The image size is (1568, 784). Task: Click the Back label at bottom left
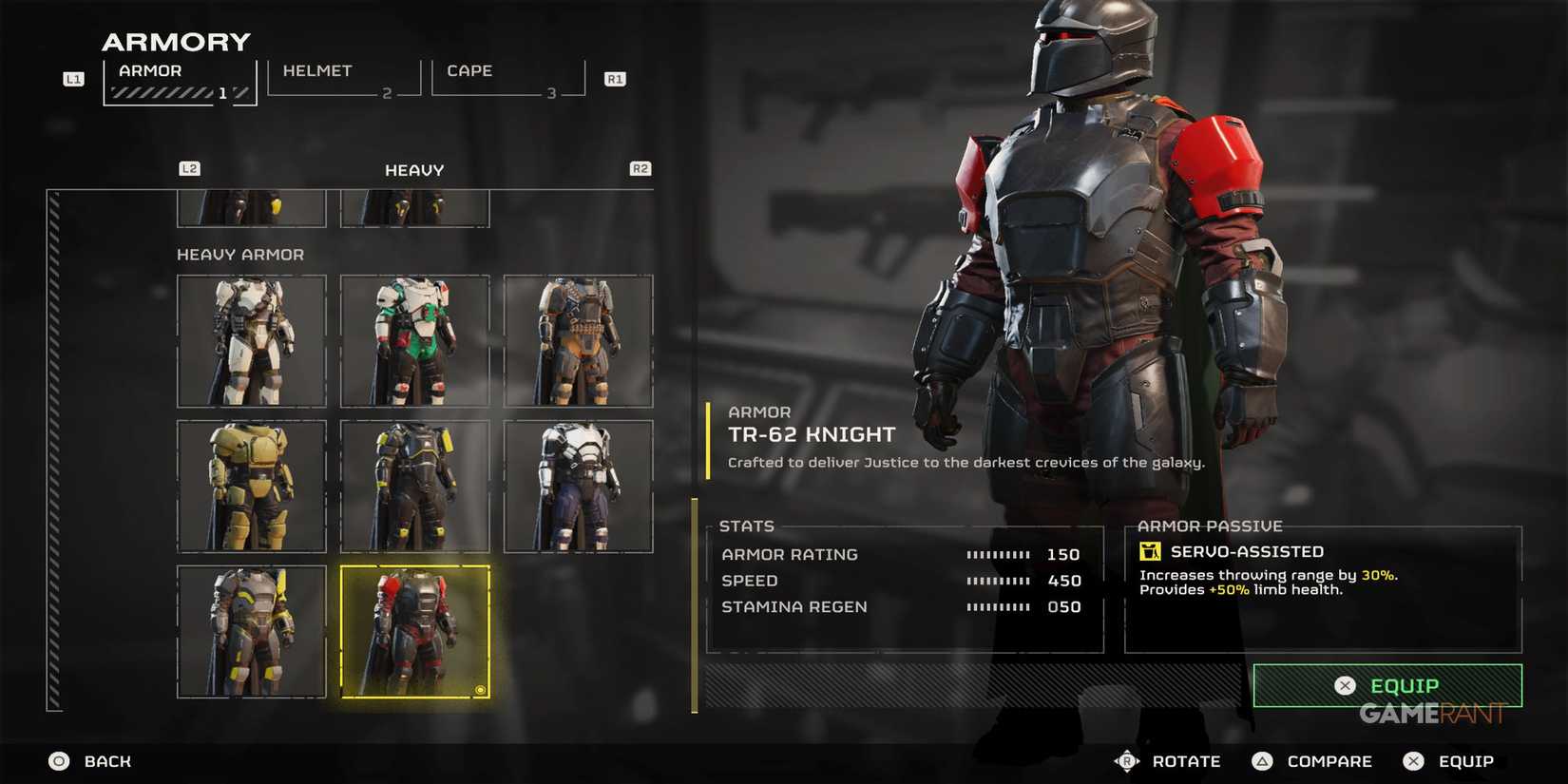pos(106,760)
